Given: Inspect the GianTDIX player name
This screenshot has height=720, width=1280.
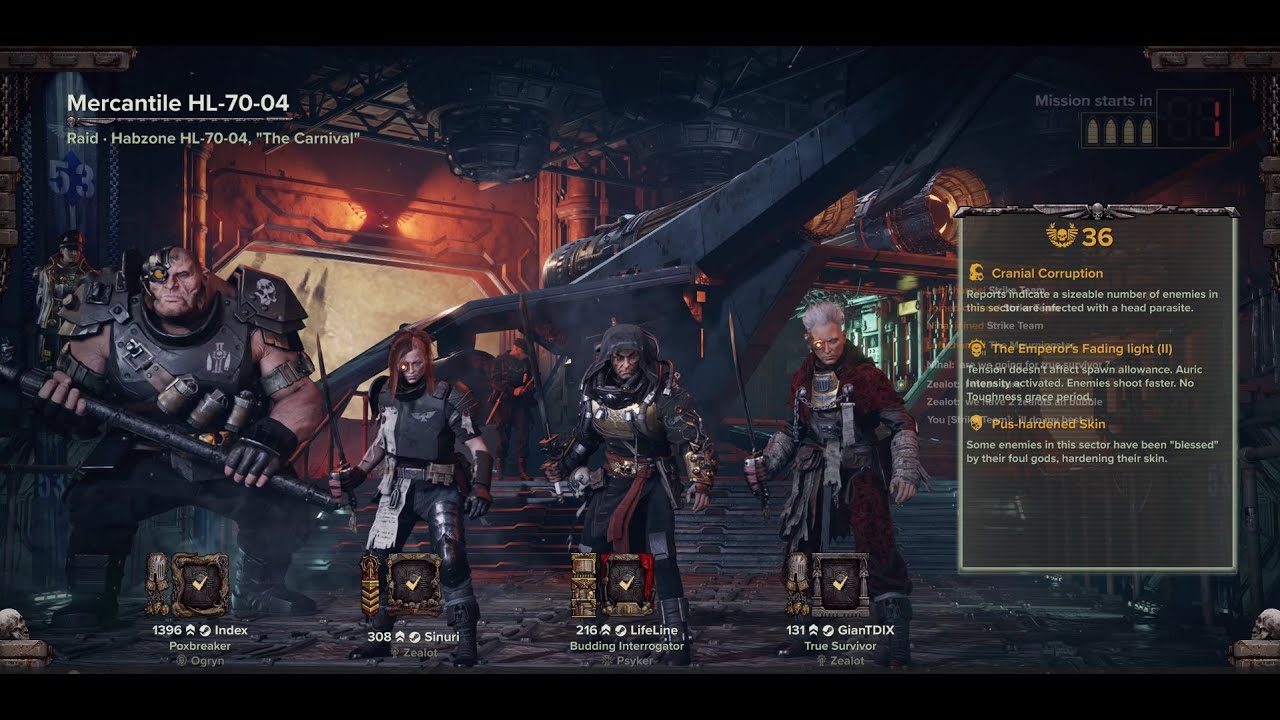Looking at the screenshot, I should [x=864, y=631].
